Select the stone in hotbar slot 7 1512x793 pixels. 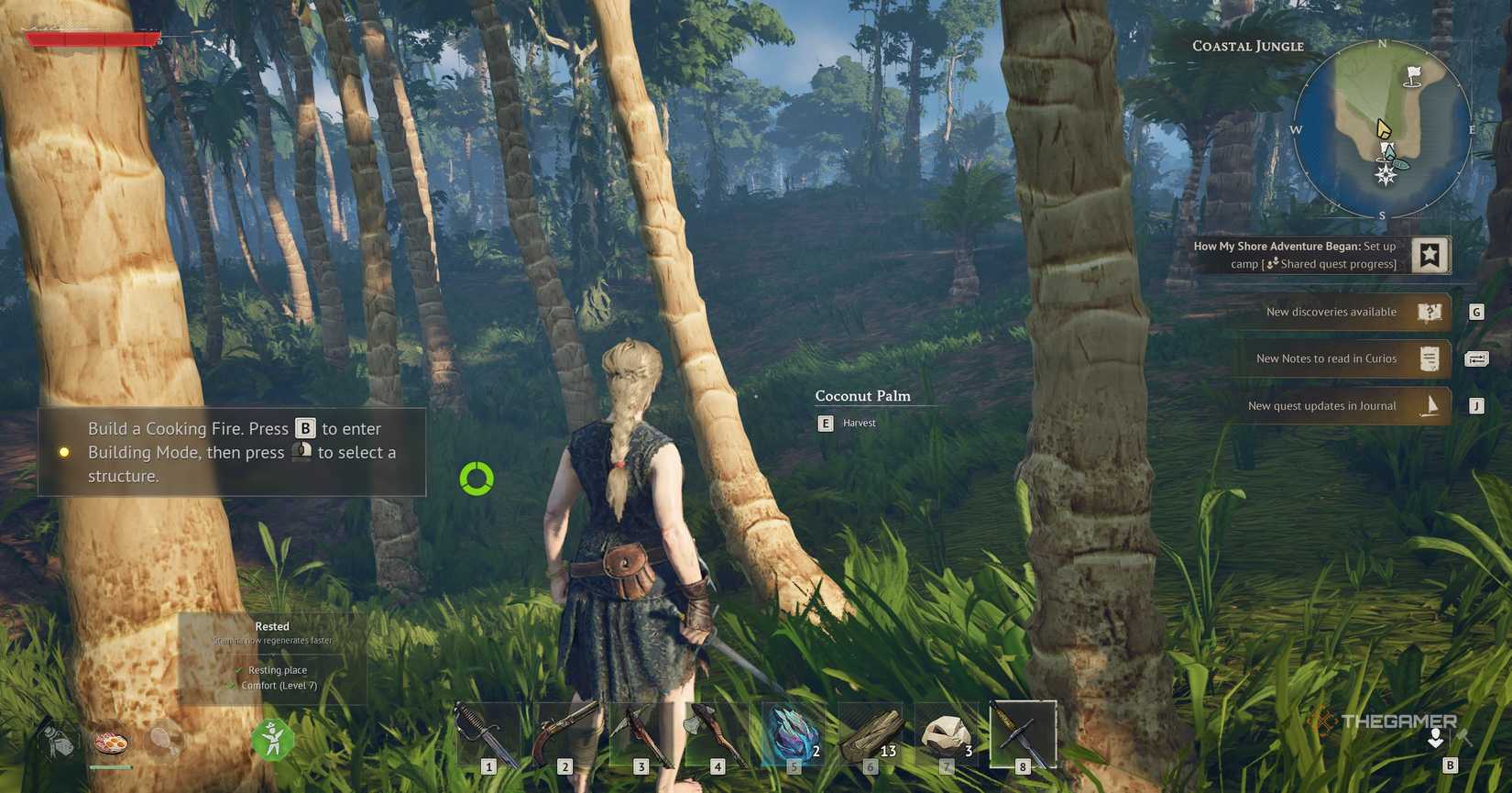[x=946, y=733]
